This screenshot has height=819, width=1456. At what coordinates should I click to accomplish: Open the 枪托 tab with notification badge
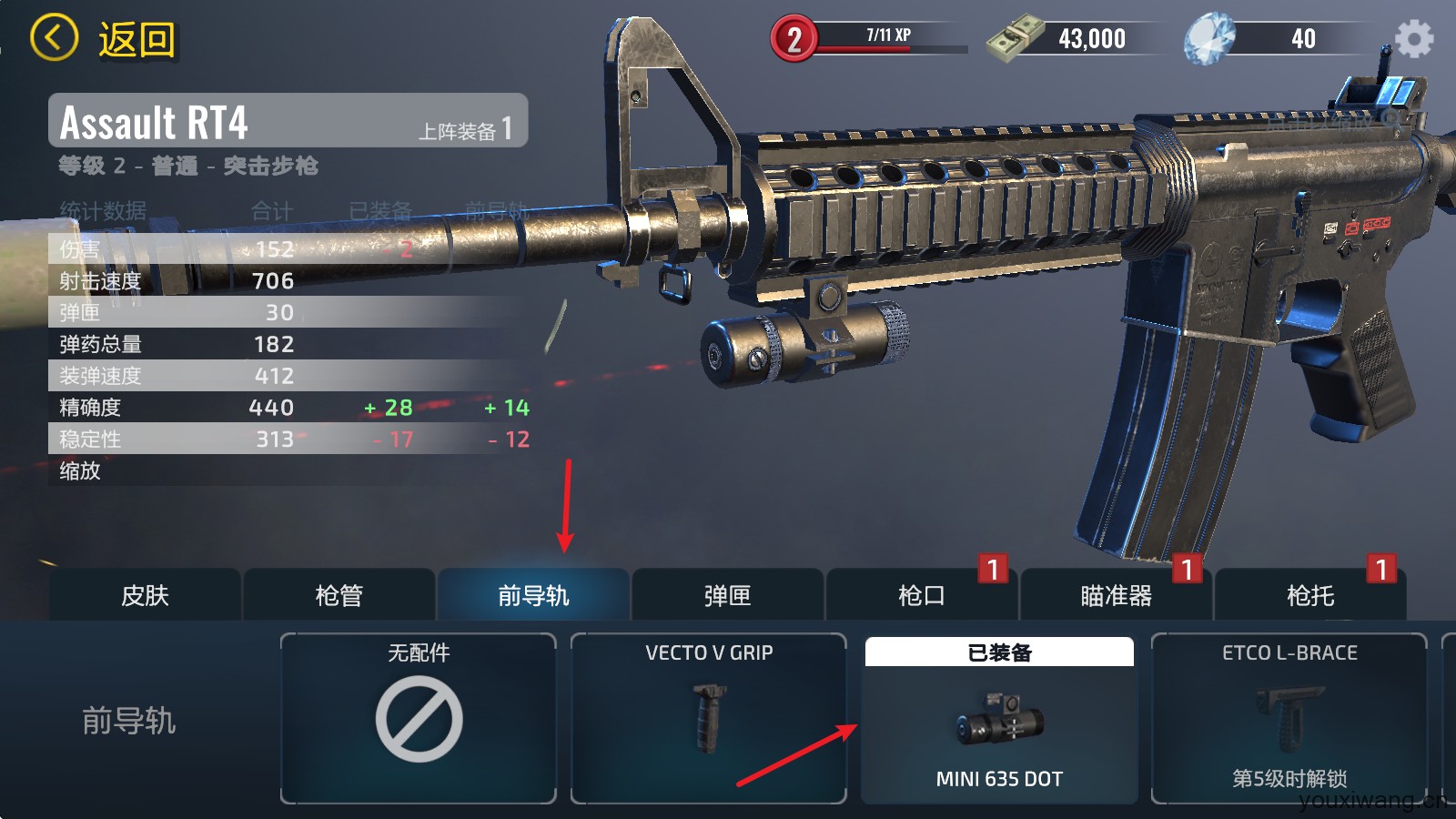tap(1310, 595)
